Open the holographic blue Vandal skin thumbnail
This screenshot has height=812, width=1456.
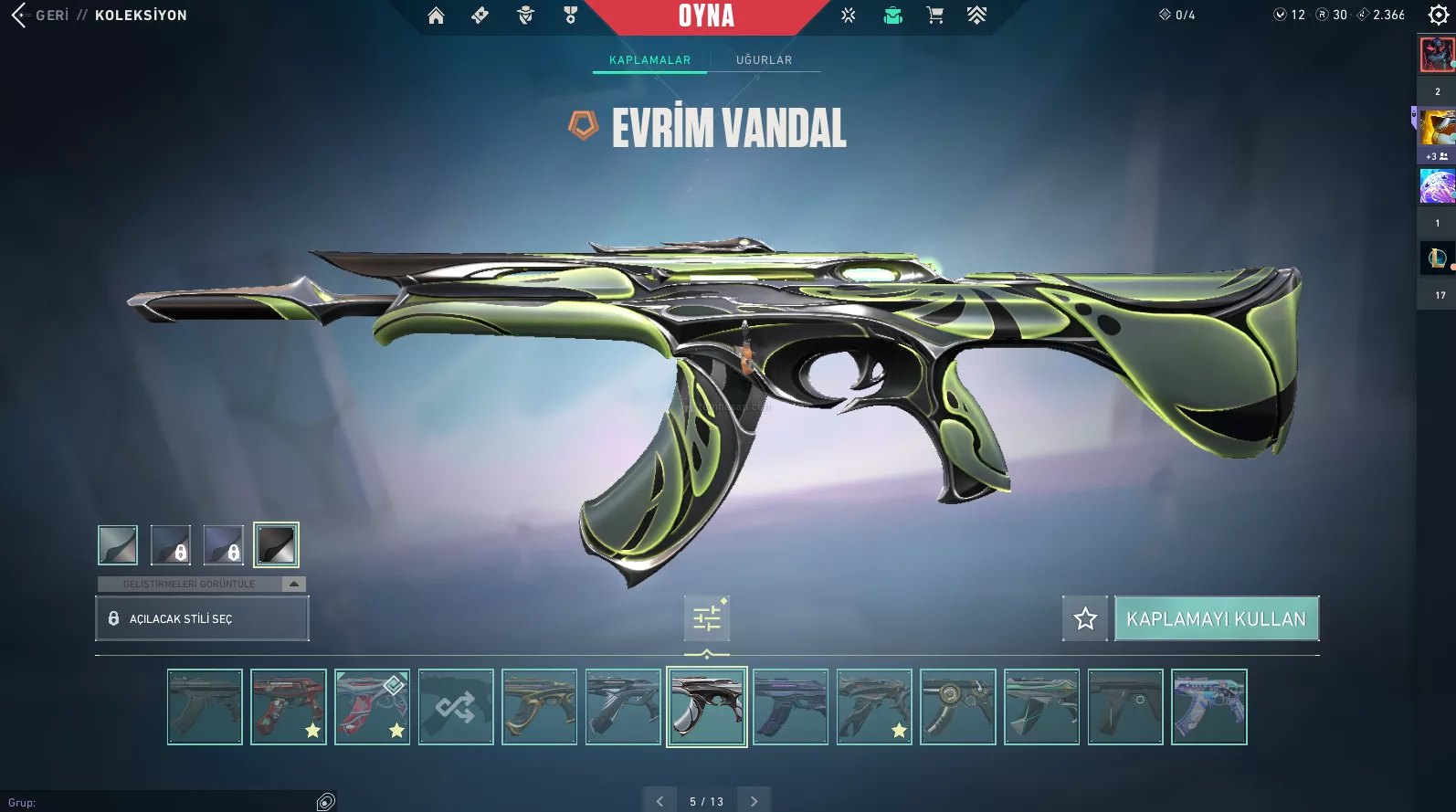click(x=1208, y=707)
